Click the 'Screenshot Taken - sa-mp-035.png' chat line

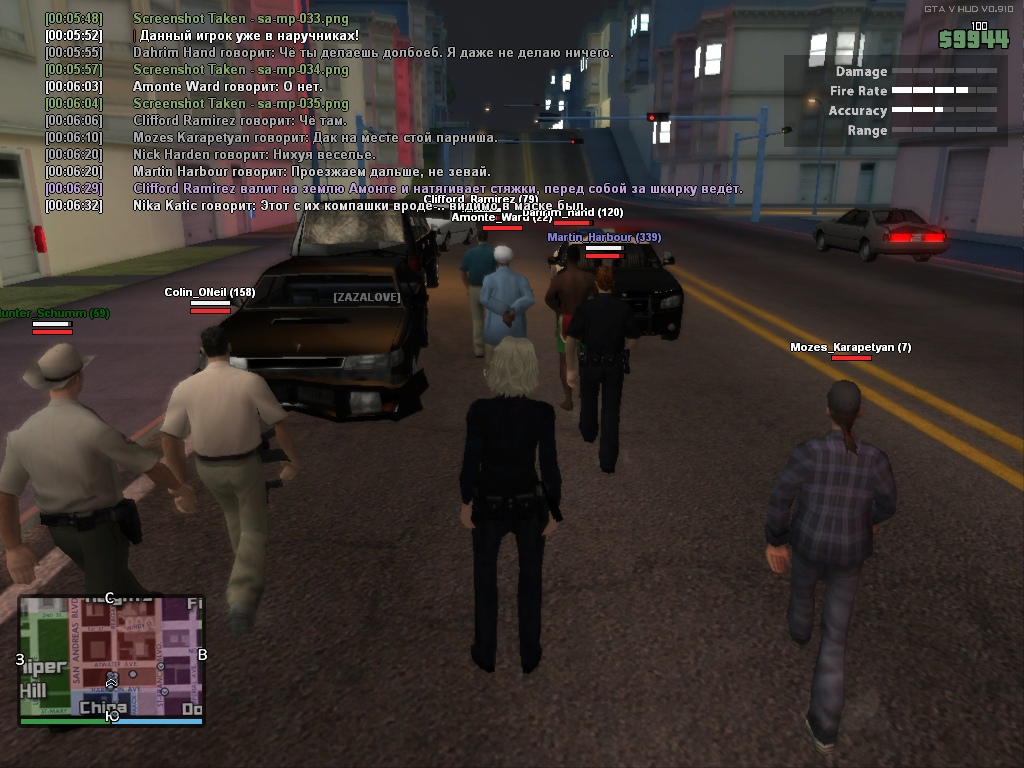click(240, 103)
